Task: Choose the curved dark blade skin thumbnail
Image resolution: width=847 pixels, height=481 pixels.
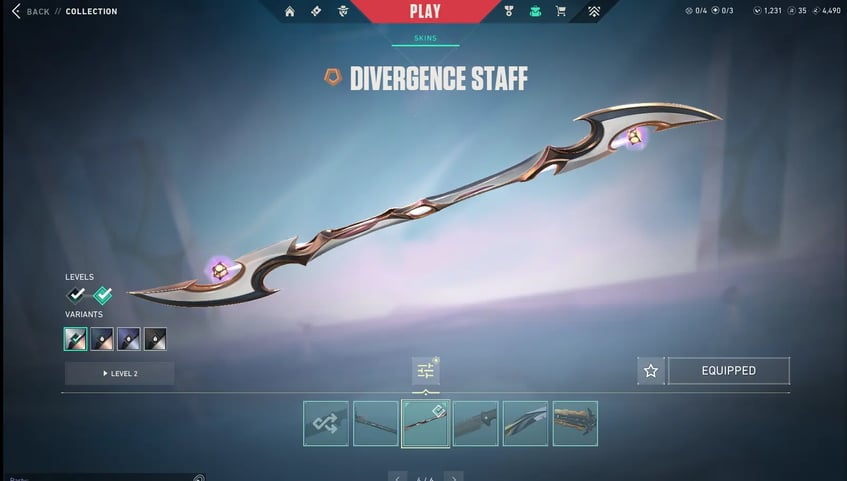Action: coord(525,423)
